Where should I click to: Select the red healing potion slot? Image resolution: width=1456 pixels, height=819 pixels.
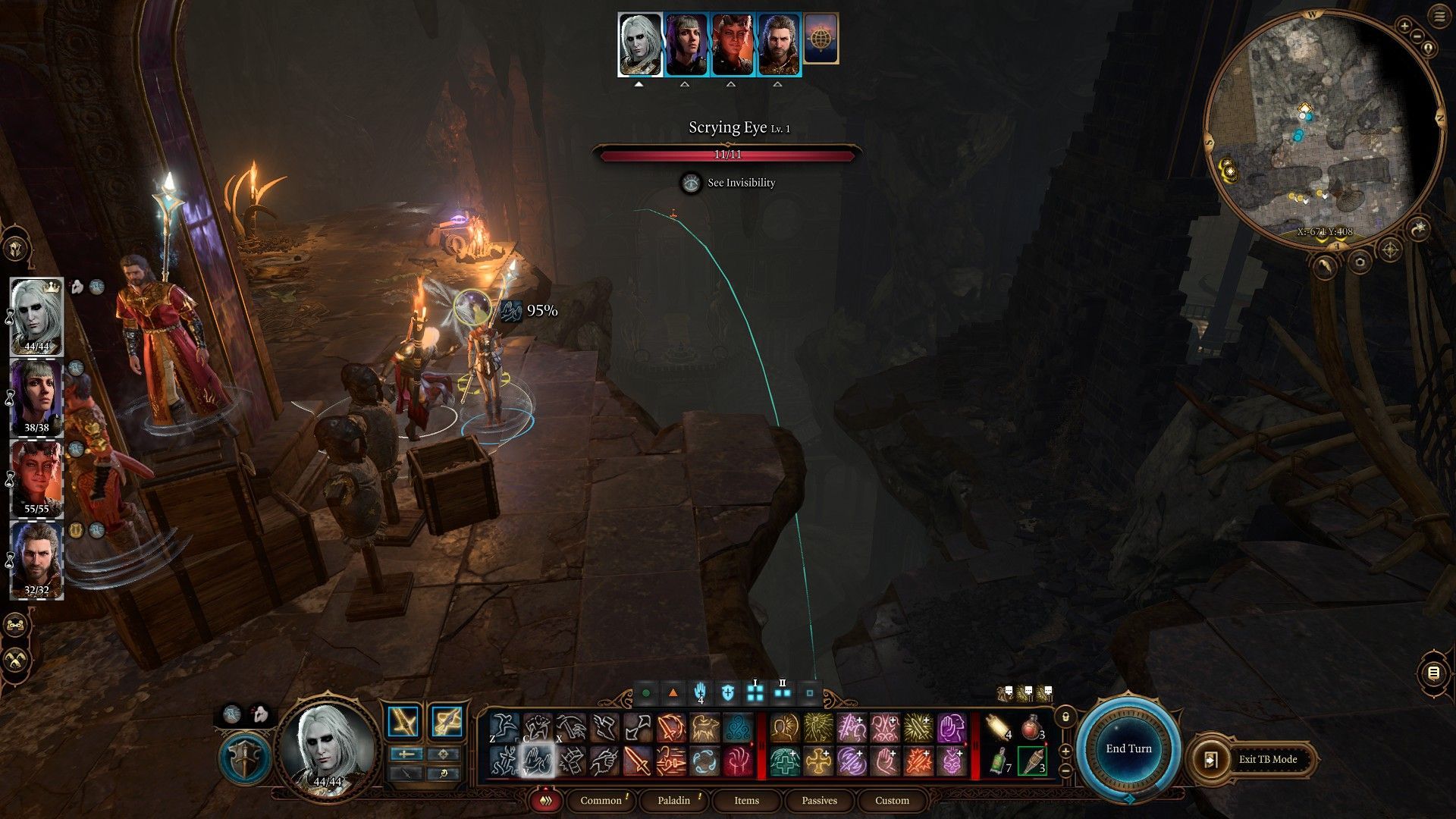click(1031, 728)
